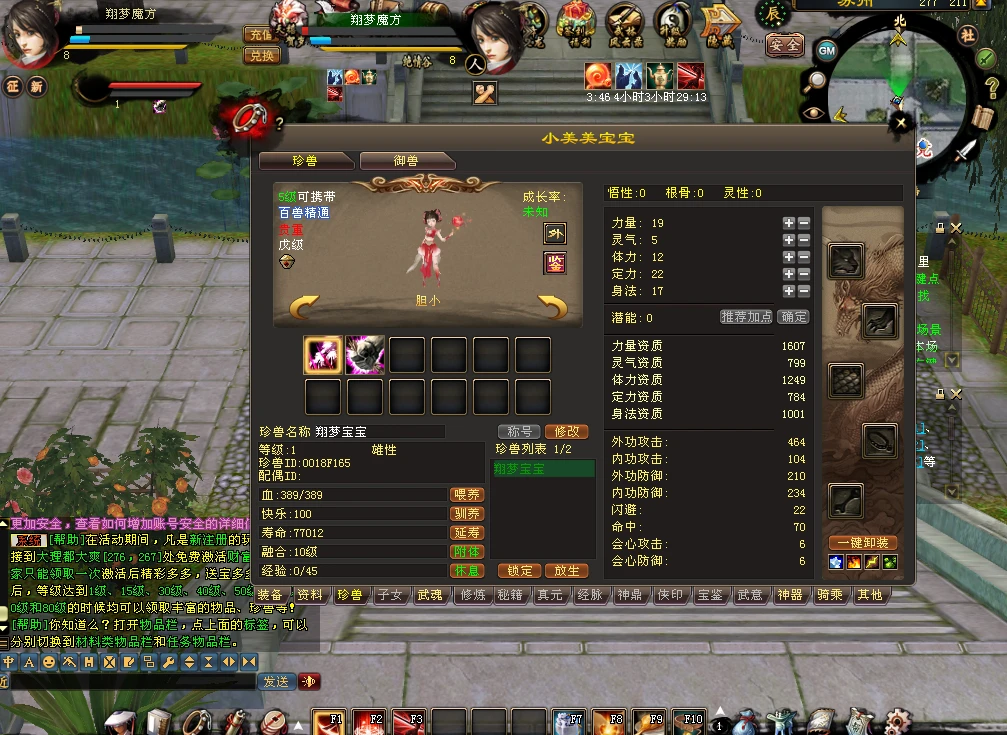This screenshot has width=1007, height=735.
Task: Activate the 附体 button
Action: [467, 552]
